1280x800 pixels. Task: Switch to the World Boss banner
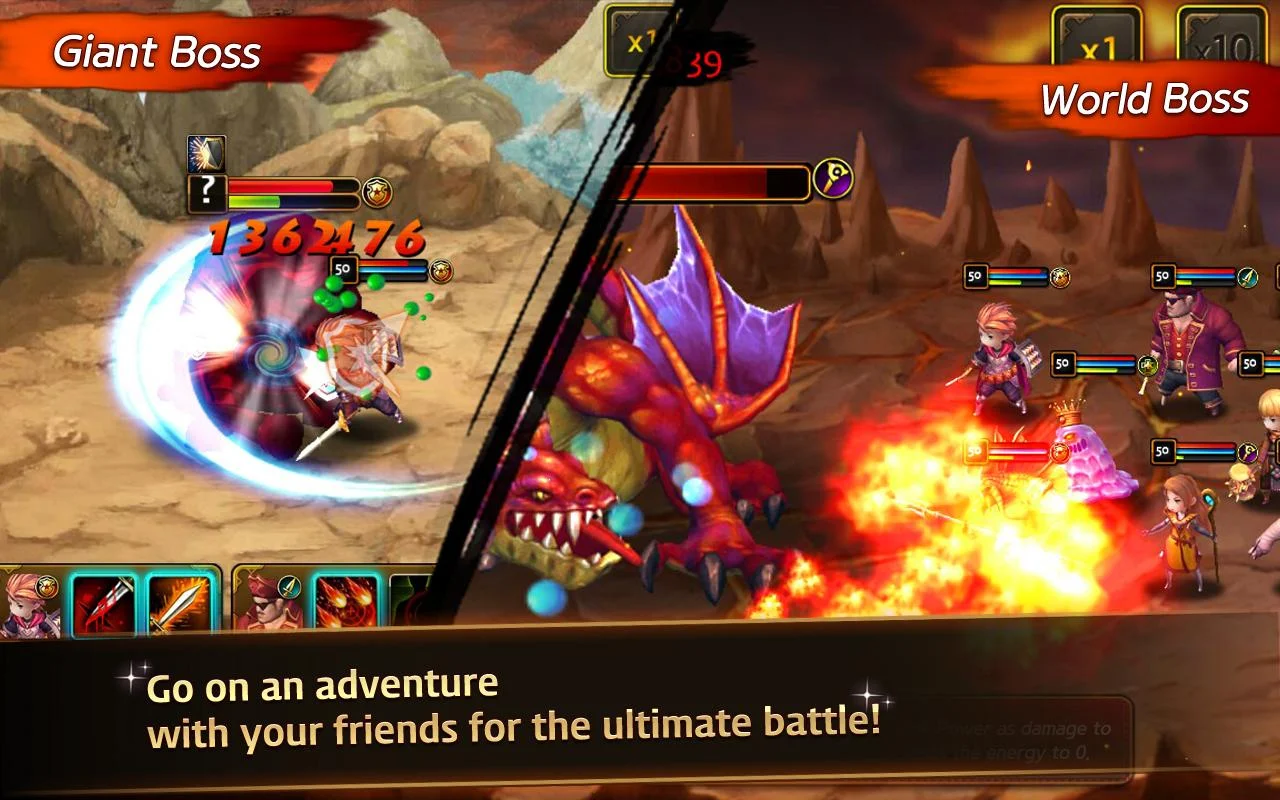(x=1145, y=99)
